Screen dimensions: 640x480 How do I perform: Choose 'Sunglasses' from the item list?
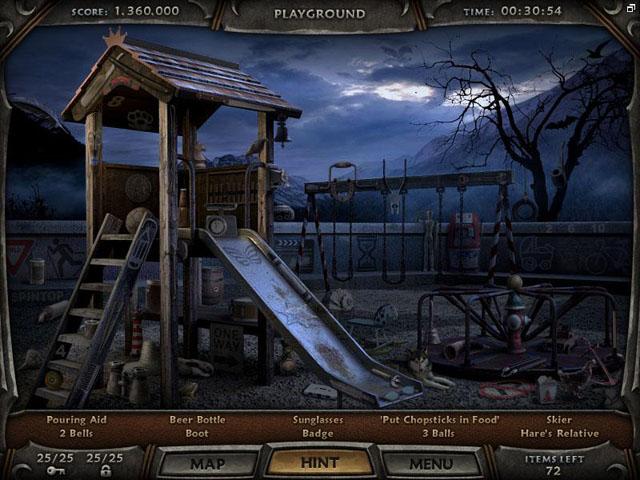point(319,420)
